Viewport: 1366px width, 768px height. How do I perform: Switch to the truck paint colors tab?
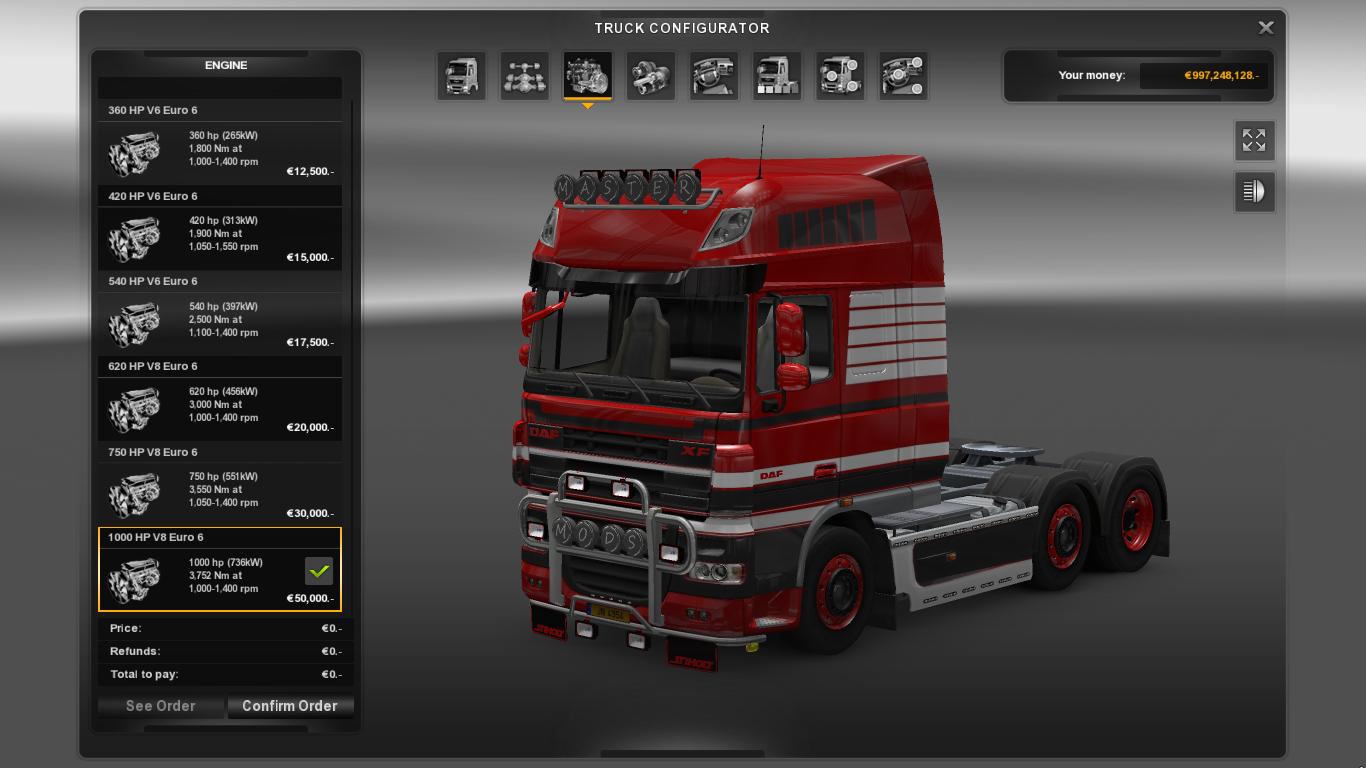777,76
